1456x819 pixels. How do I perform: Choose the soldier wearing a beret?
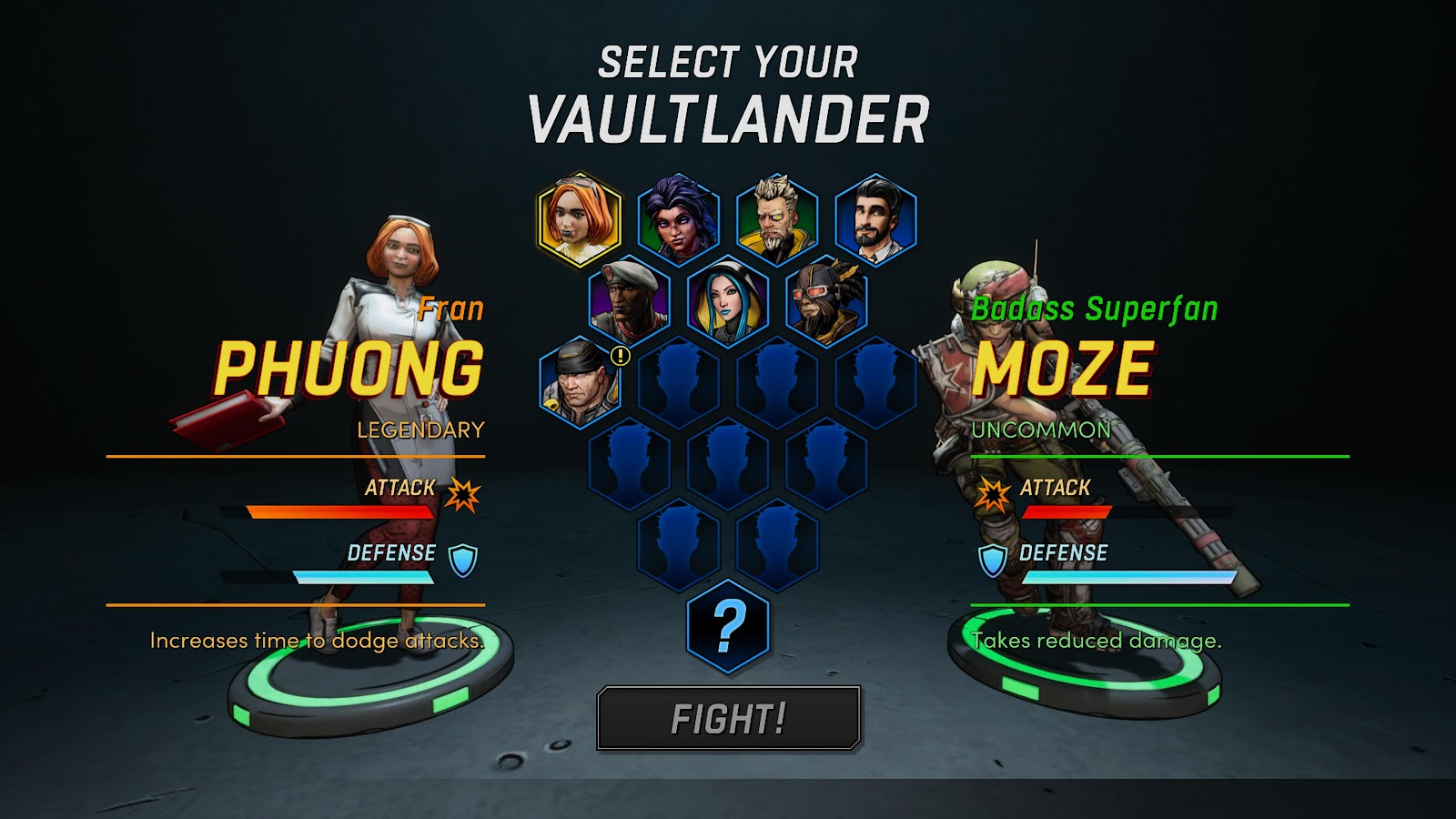click(x=630, y=301)
